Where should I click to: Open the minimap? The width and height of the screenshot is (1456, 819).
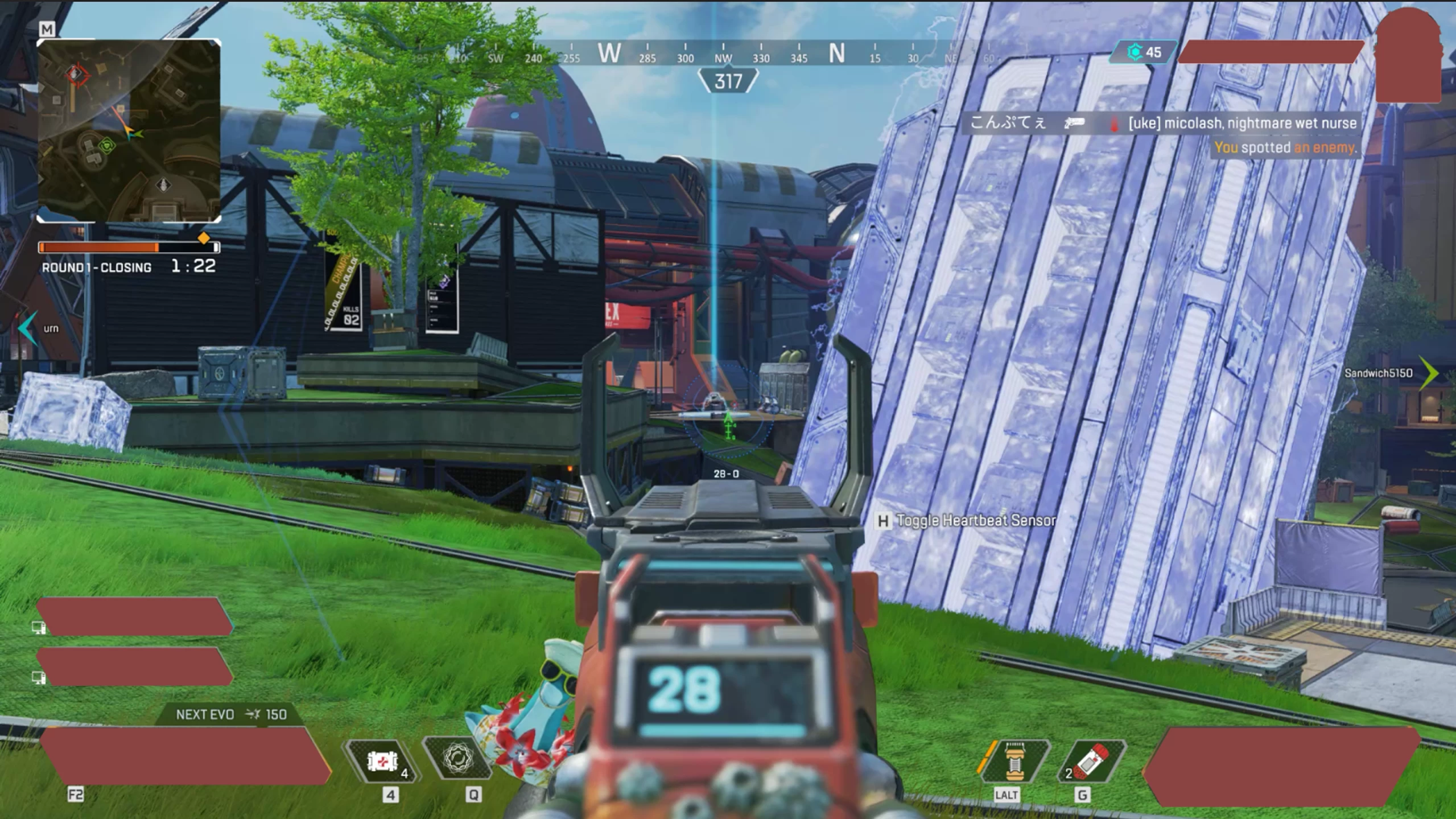tap(129, 130)
